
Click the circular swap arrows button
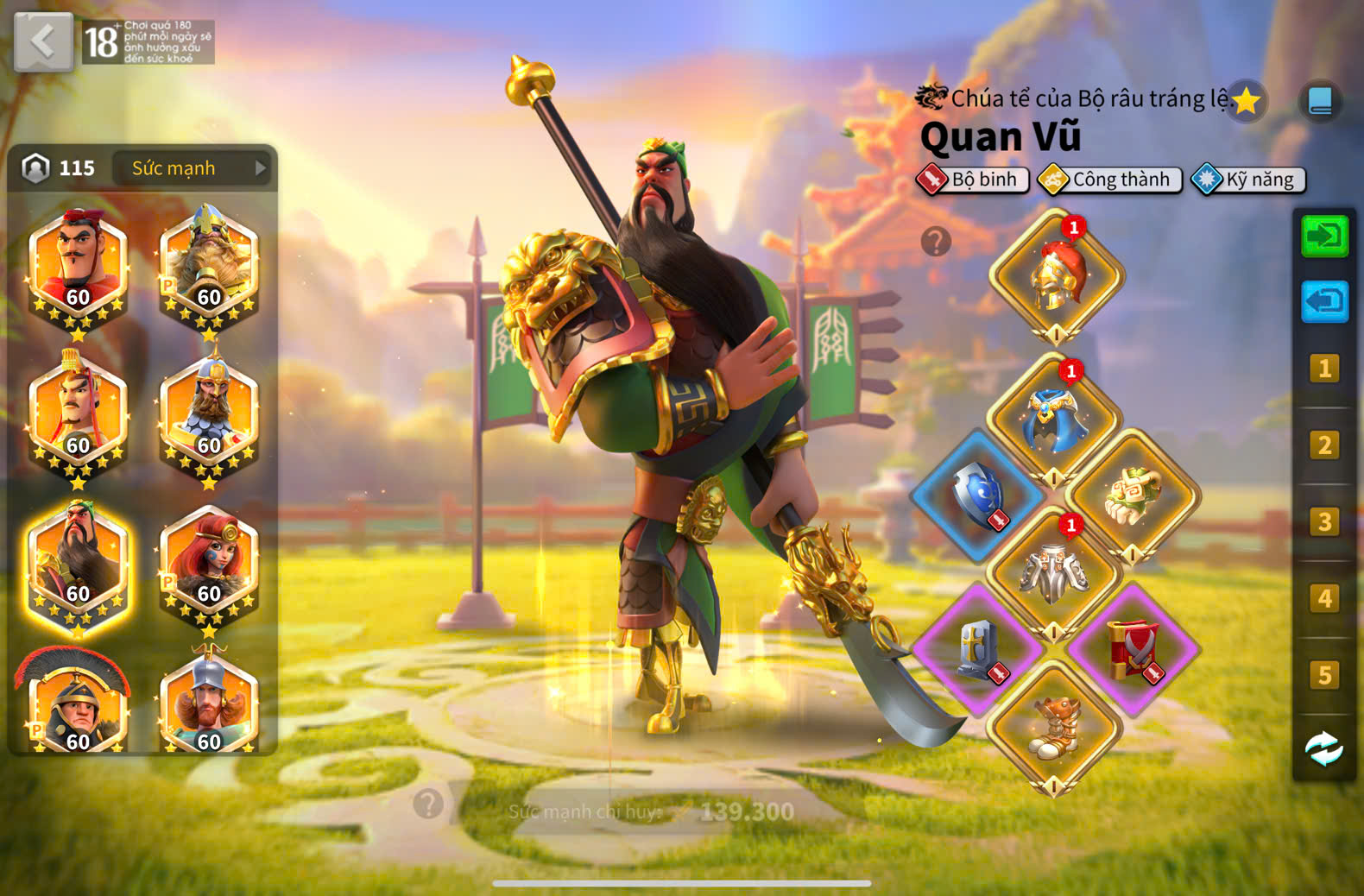tap(1324, 749)
